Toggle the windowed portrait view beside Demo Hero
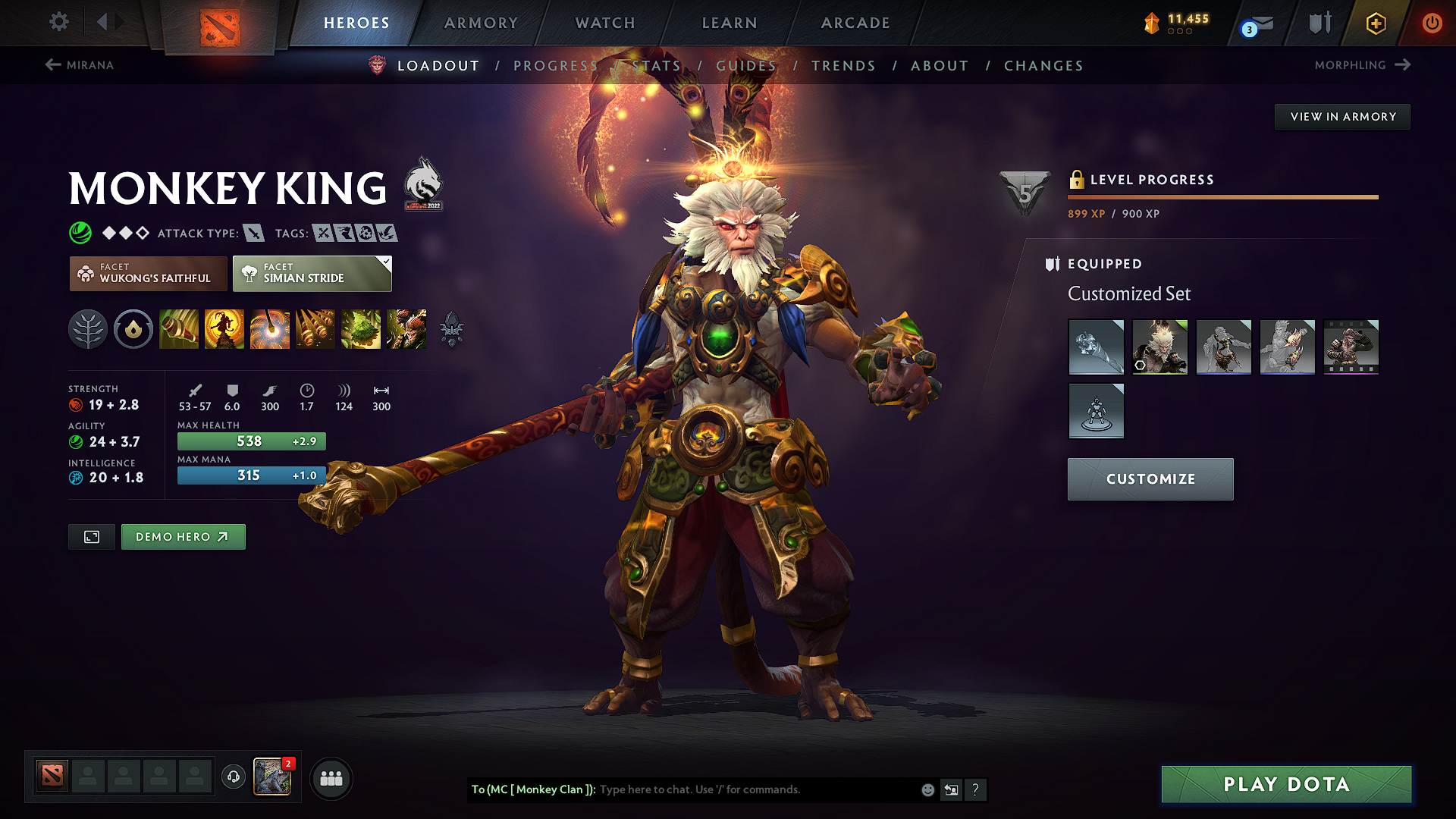1456x819 pixels. pyautogui.click(x=91, y=536)
